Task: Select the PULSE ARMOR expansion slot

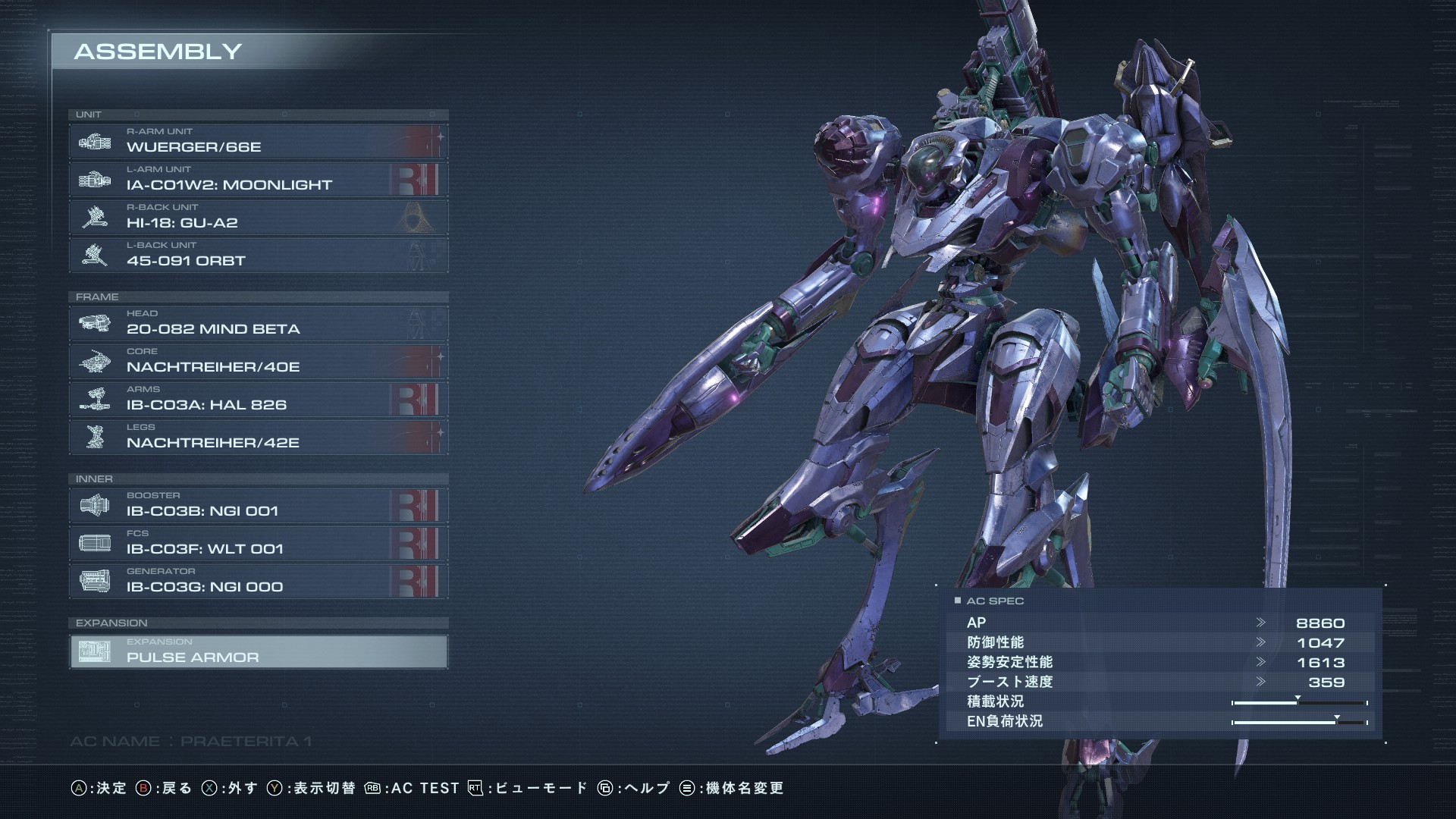Action: point(258,652)
